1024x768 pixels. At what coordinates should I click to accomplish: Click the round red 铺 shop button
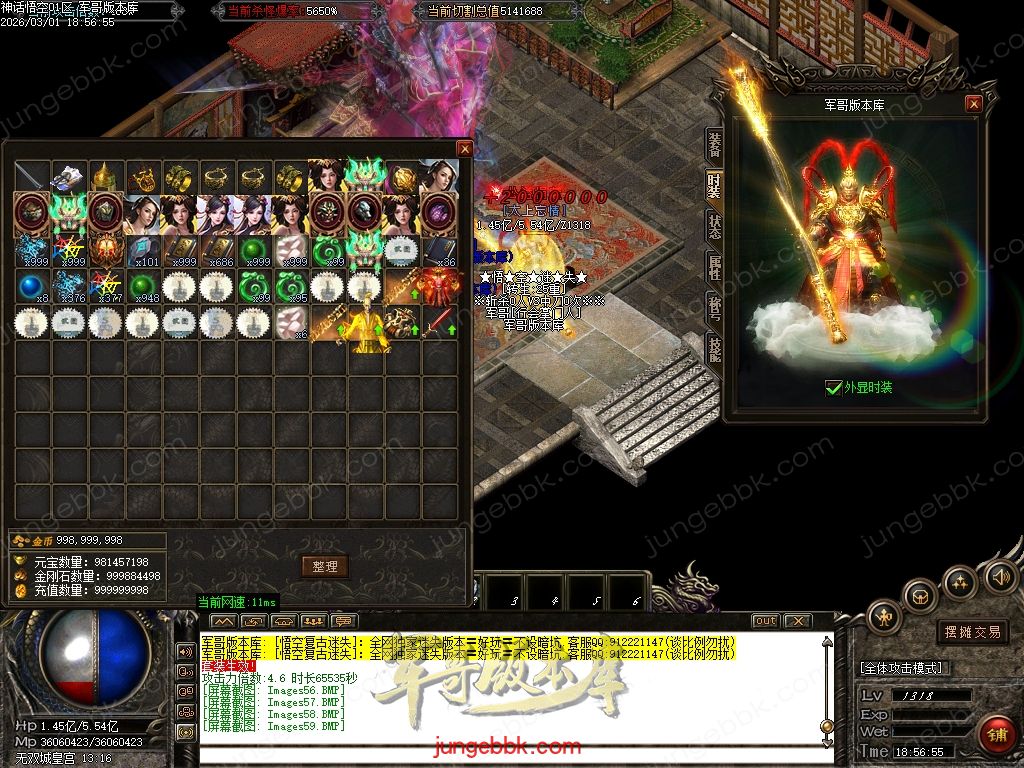pyautogui.click(x=996, y=733)
